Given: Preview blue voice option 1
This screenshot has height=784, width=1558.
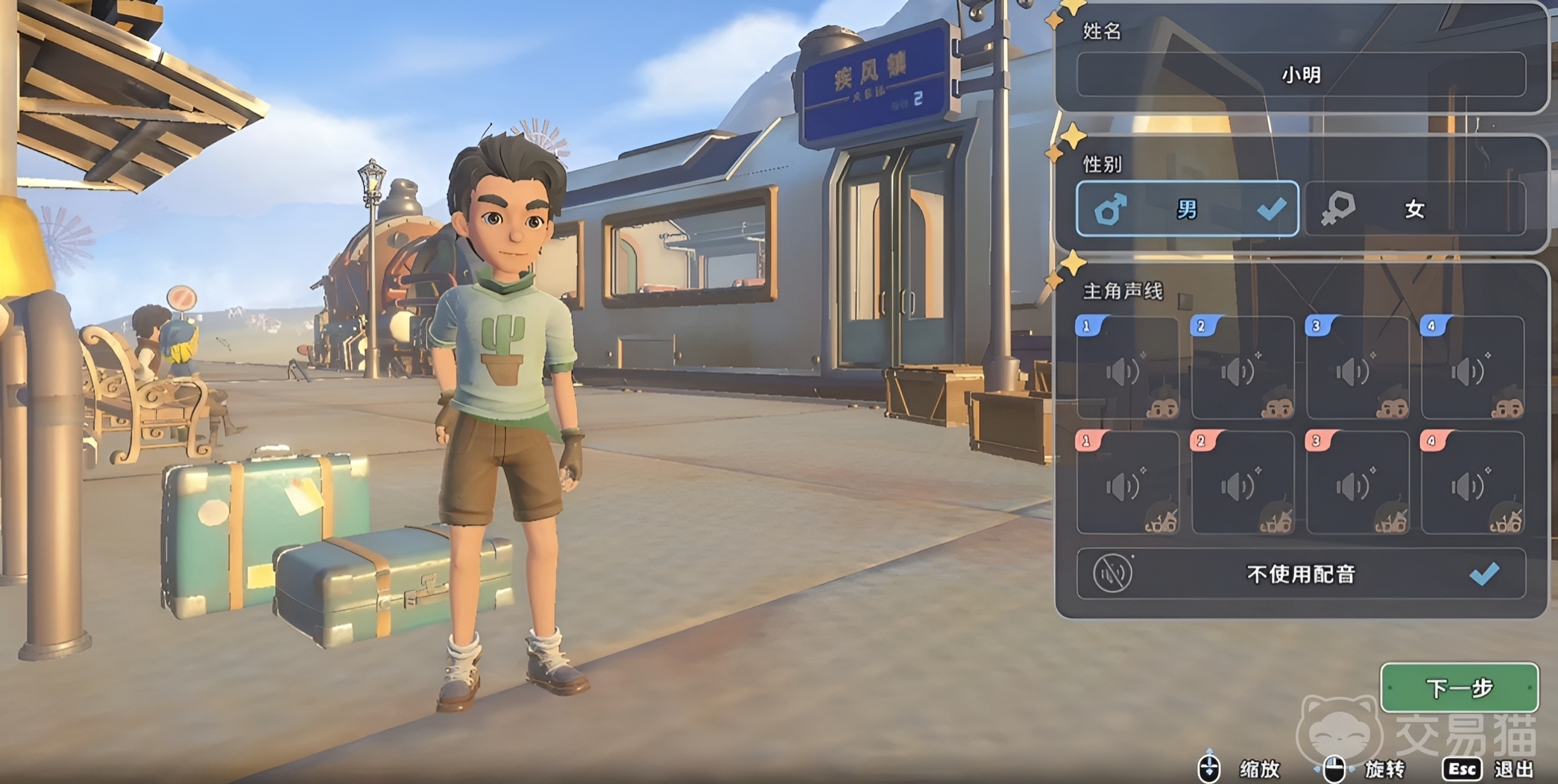Looking at the screenshot, I should pos(1127,369).
